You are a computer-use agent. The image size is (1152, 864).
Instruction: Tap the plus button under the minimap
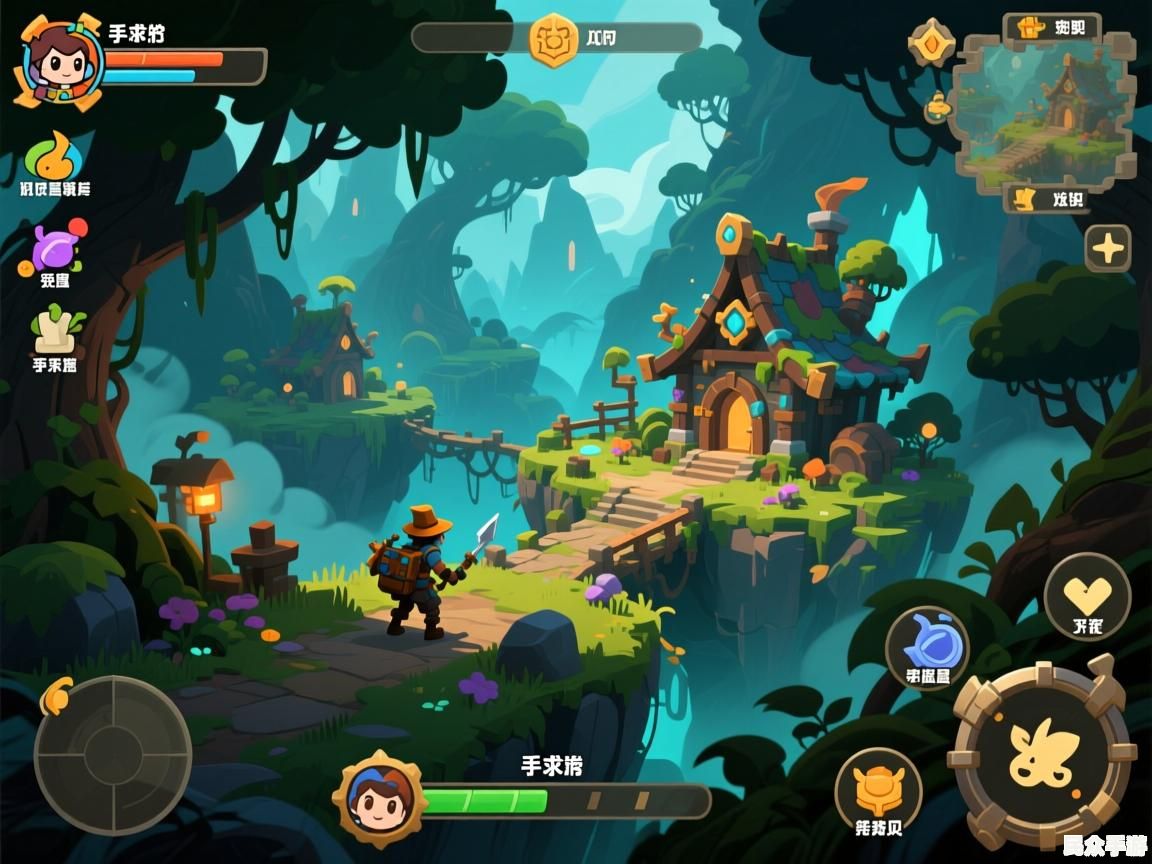pyautogui.click(x=1108, y=247)
